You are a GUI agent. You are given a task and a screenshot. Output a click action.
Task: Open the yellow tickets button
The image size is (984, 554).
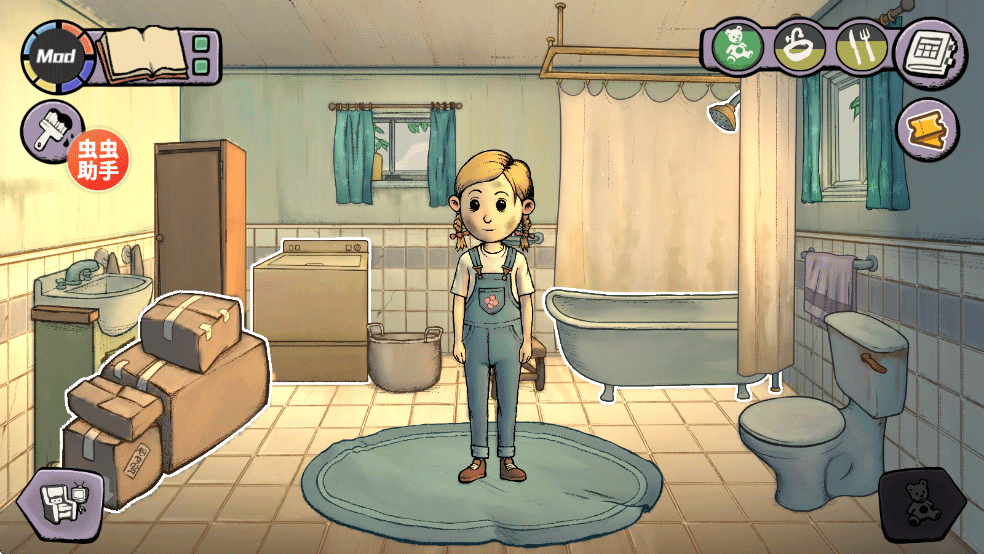926,128
